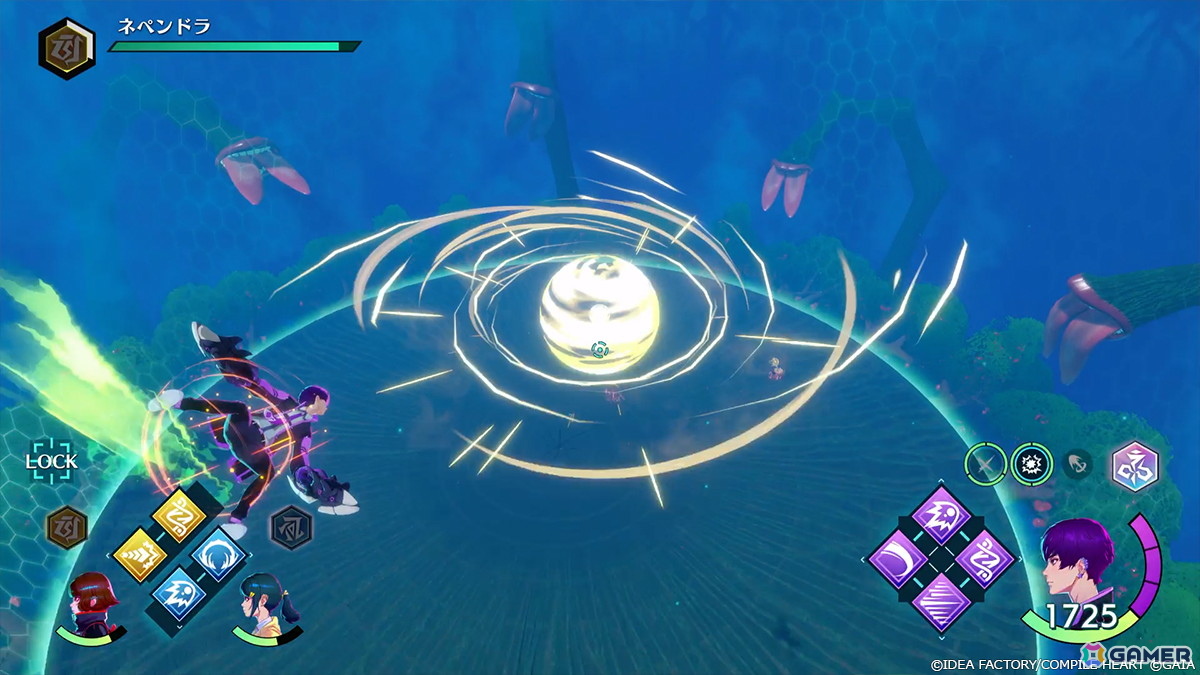Activate the glowing purple hexagon ability

(x=1134, y=464)
